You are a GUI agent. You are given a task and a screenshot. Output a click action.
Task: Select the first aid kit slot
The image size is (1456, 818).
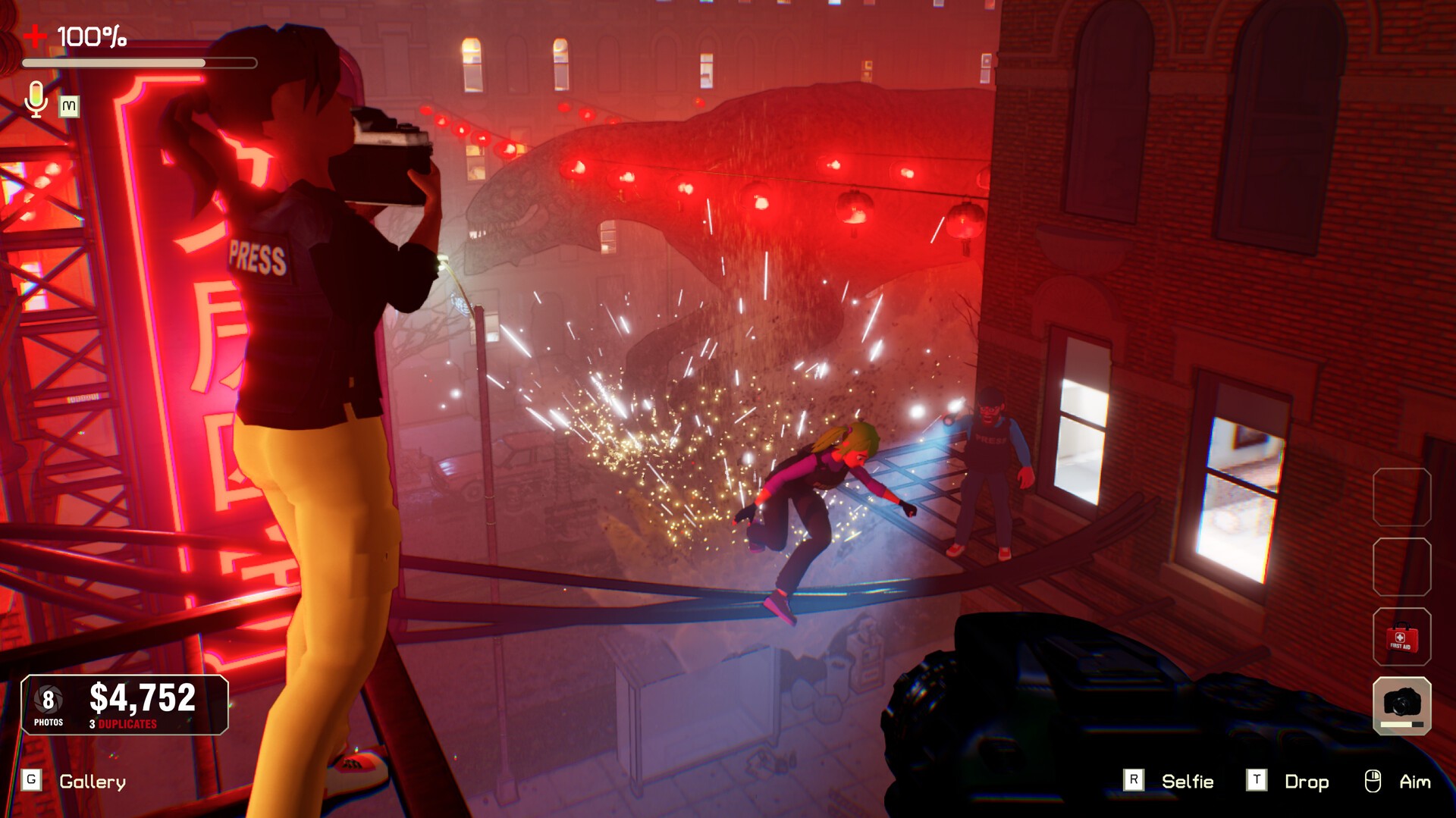(1401, 637)
